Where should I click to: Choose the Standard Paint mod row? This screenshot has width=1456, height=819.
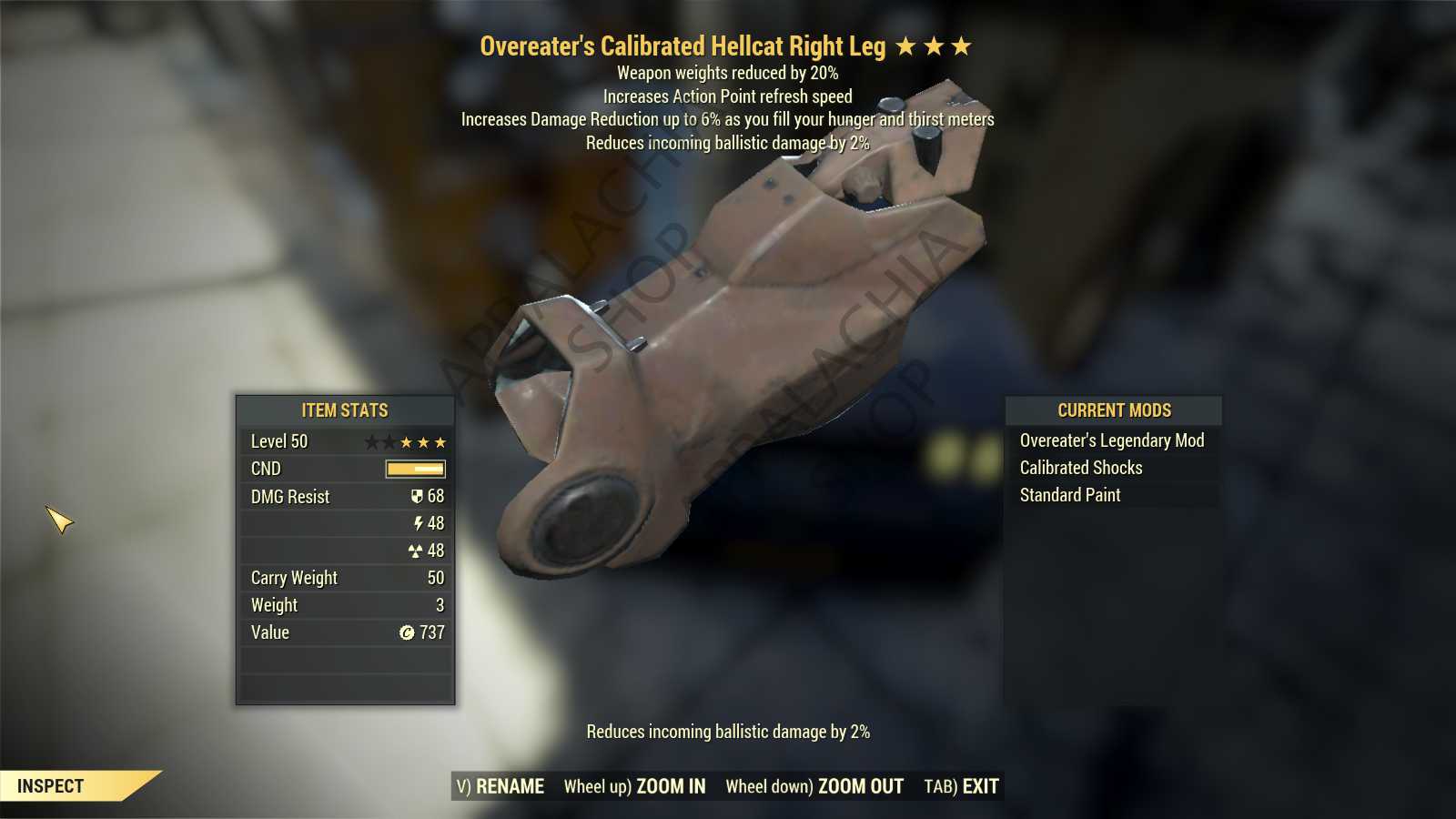point(1069,496)
